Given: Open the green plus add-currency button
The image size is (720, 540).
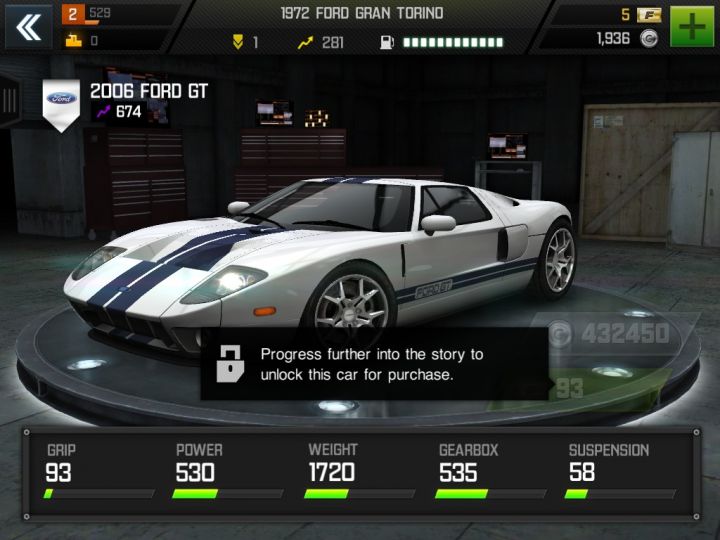Looking at the screenshot, I should (692, 27).
